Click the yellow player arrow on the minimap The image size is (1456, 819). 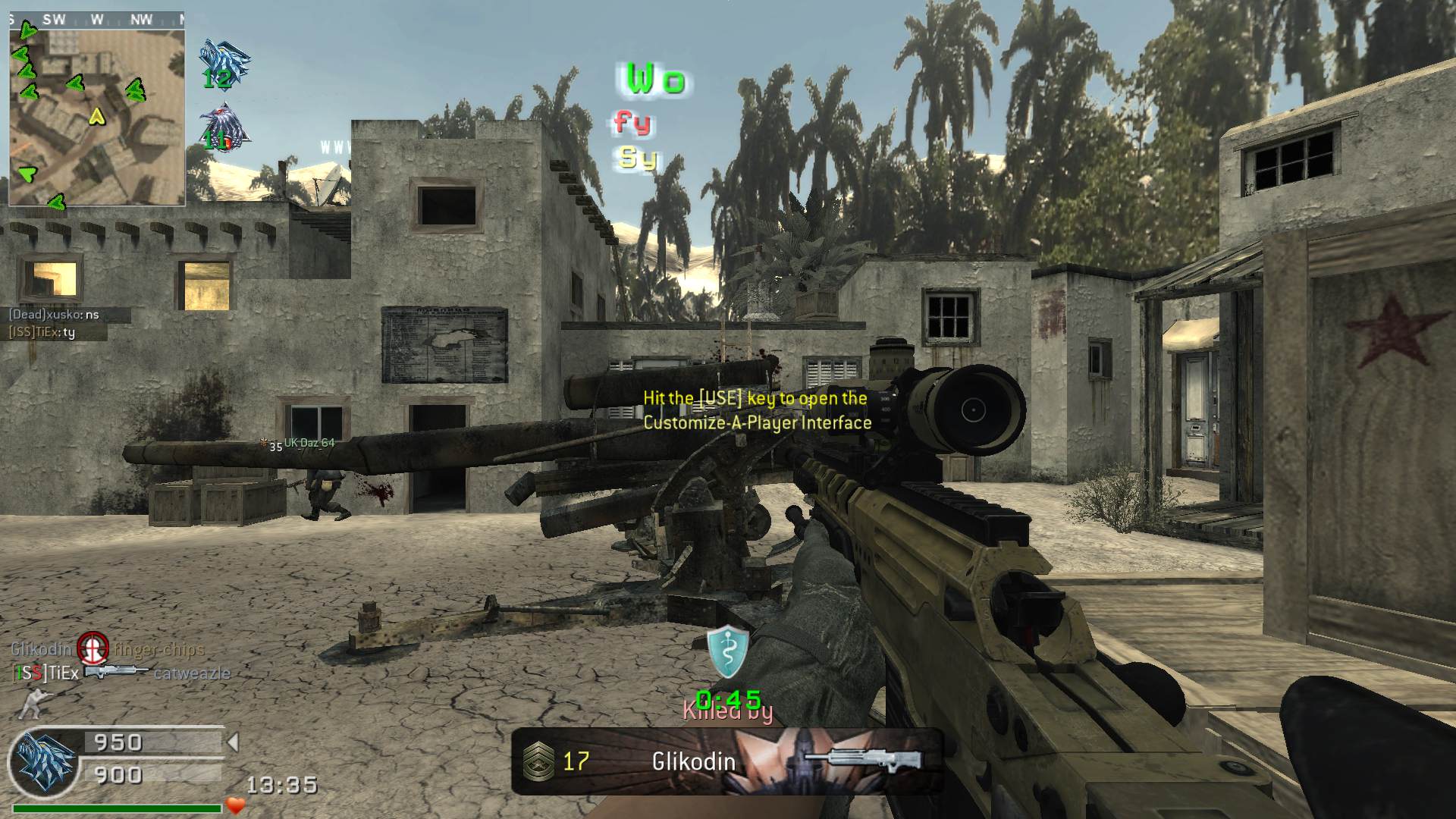96,116
